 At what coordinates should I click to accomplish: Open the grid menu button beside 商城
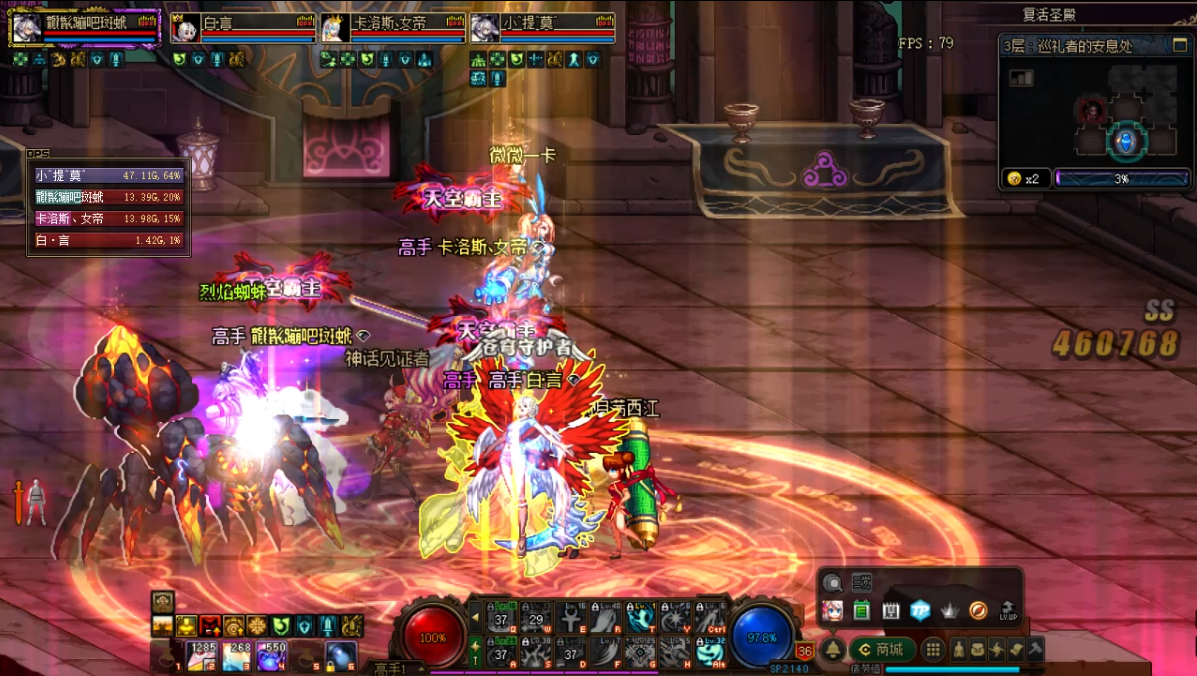point(932,650)
